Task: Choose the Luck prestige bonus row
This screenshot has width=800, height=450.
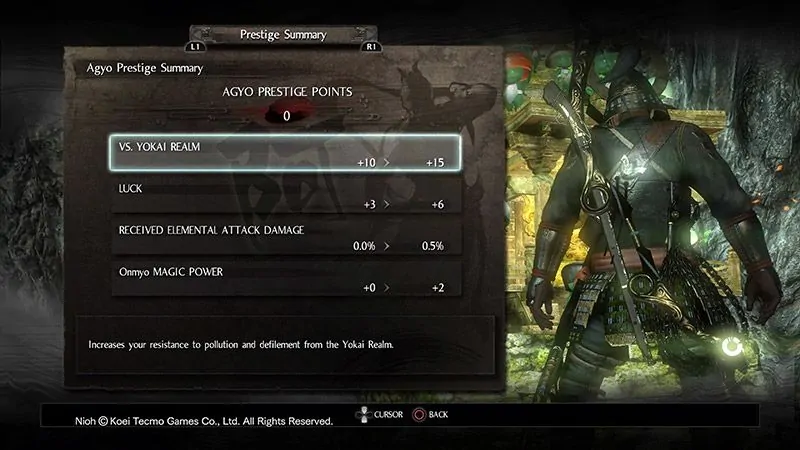Action: pos(285,195)
